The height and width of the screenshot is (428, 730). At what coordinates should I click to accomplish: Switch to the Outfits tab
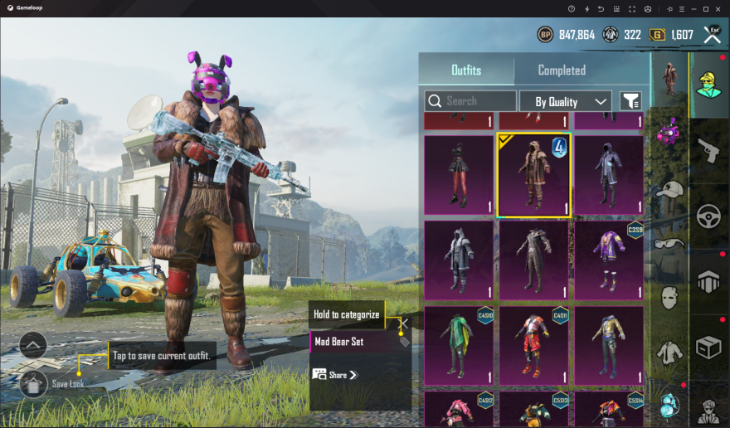[466, 70]
